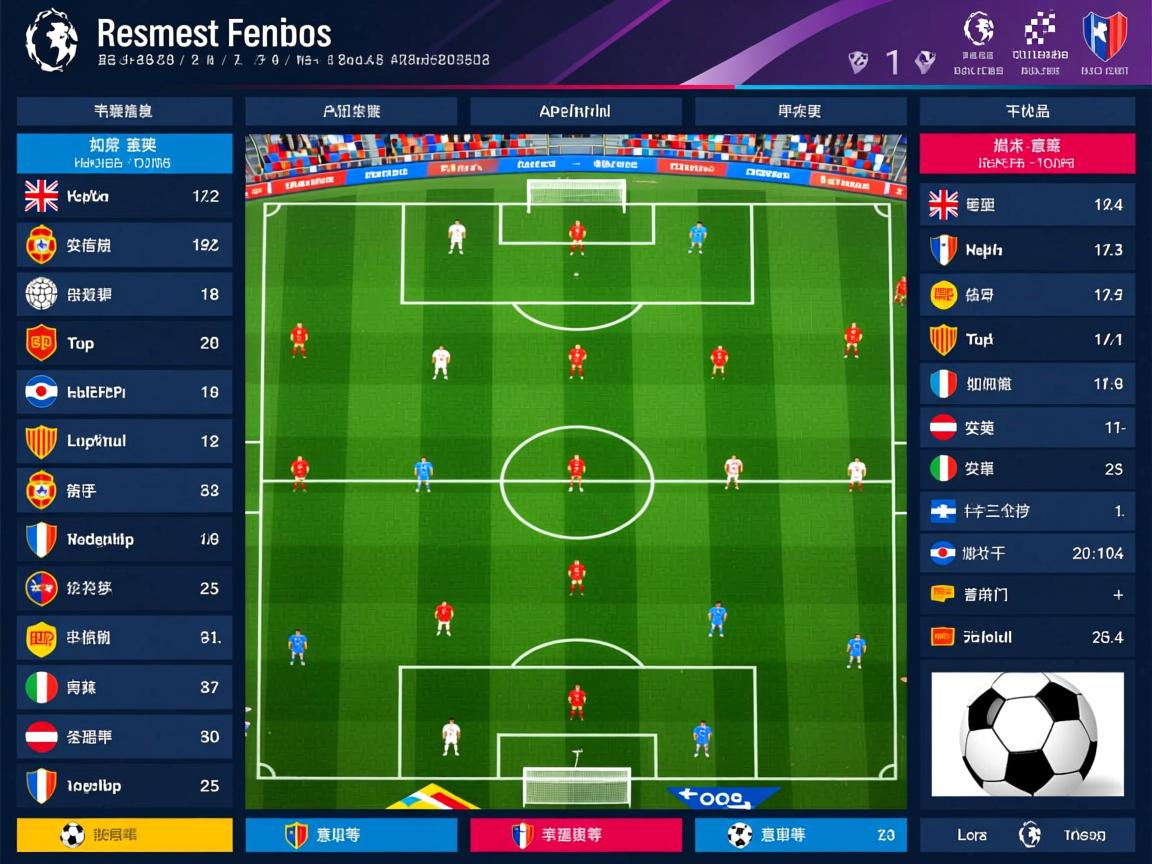Choose the Neph row showing 17.3

point(1027,250)
